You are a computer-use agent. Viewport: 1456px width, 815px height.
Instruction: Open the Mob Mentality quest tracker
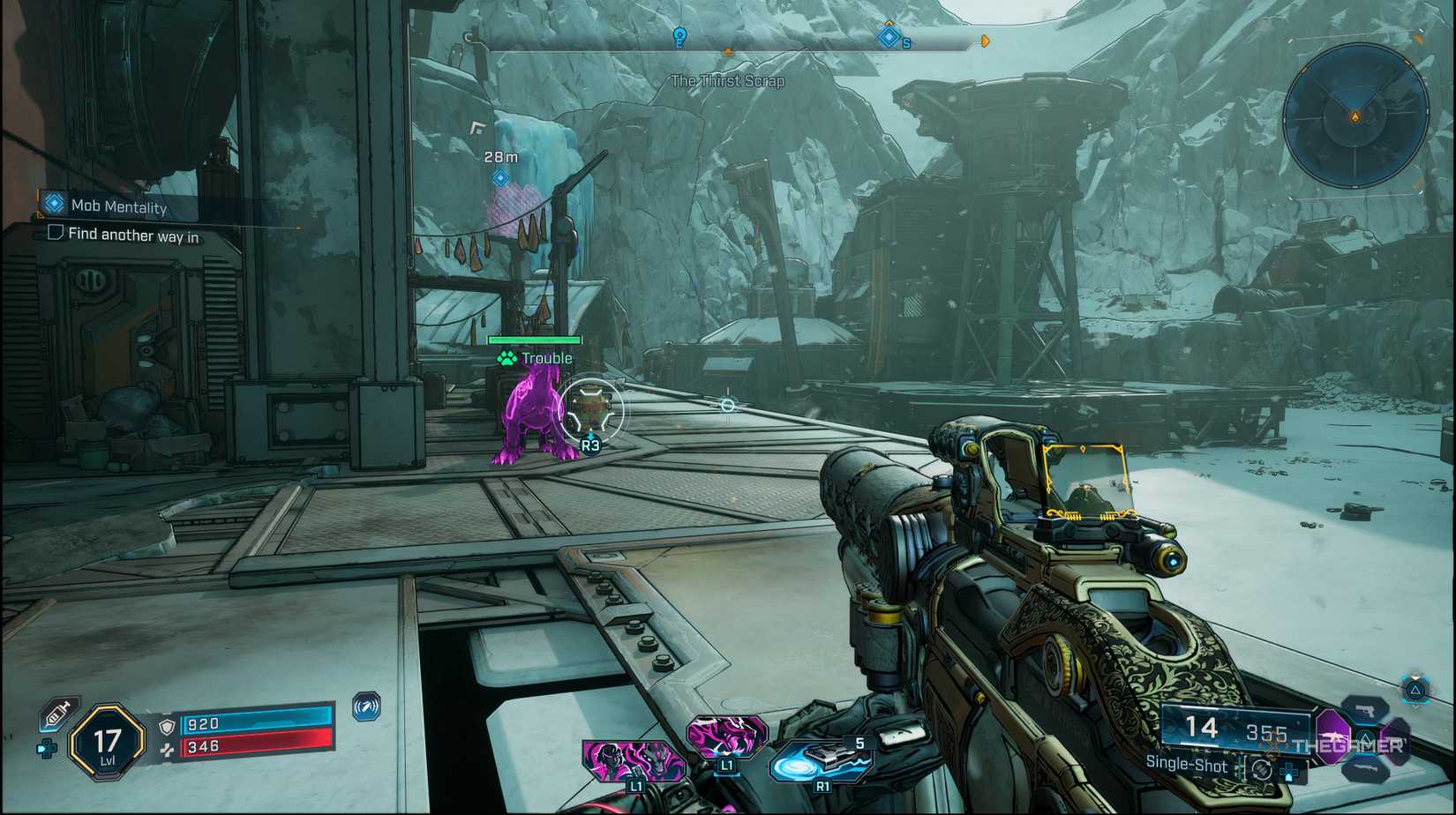(118, 206)
